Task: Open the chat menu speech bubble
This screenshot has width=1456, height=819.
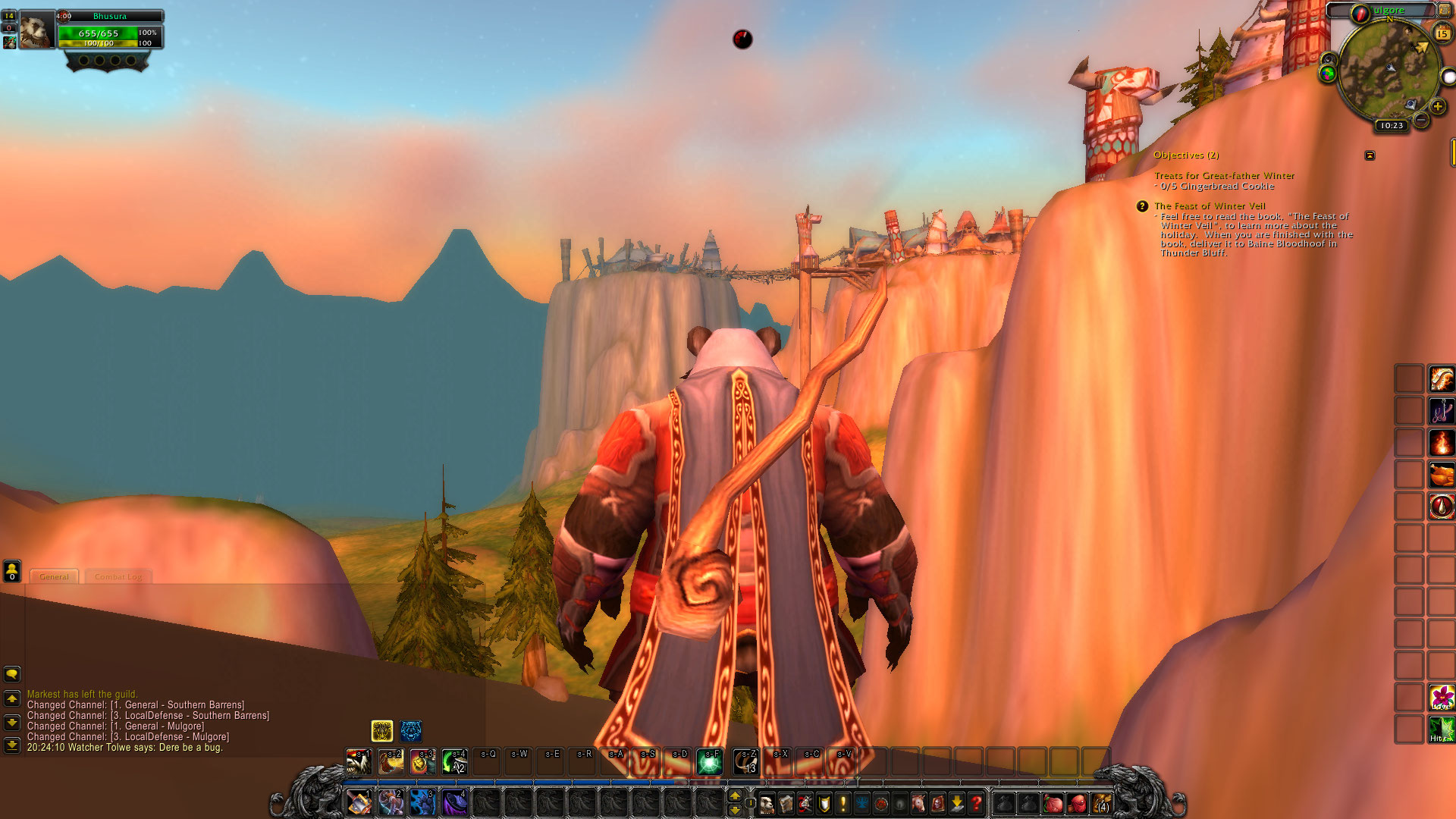Action: [x=12, y=673]
